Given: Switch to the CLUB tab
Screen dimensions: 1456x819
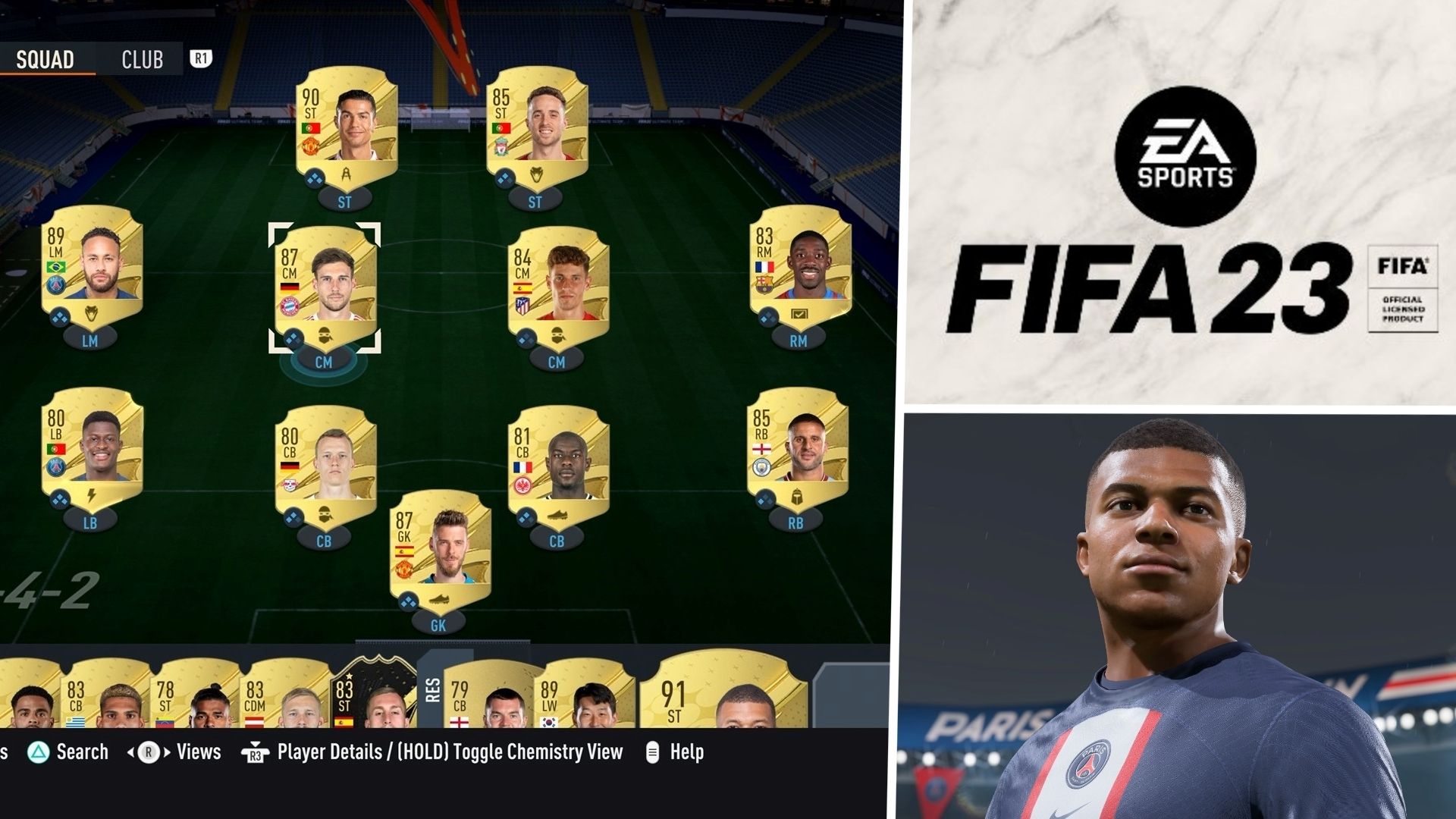Looking at the screenshot, I should tap(141, 59).
